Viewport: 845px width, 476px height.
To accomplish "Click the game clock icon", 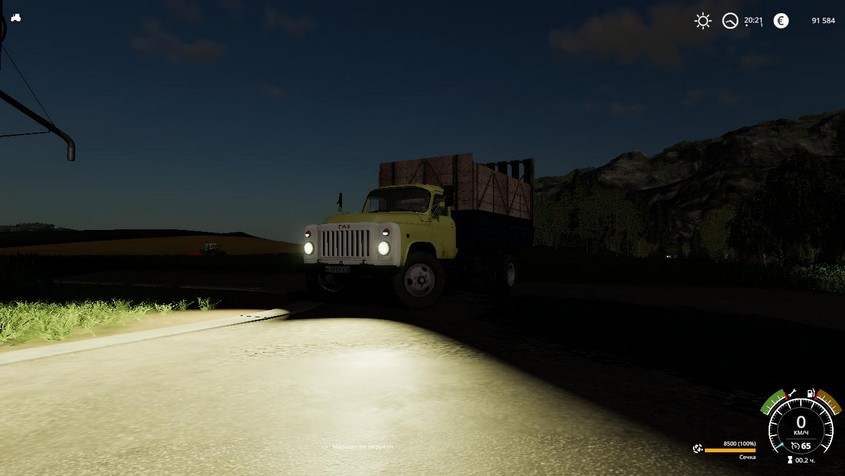I will [731, 20].
